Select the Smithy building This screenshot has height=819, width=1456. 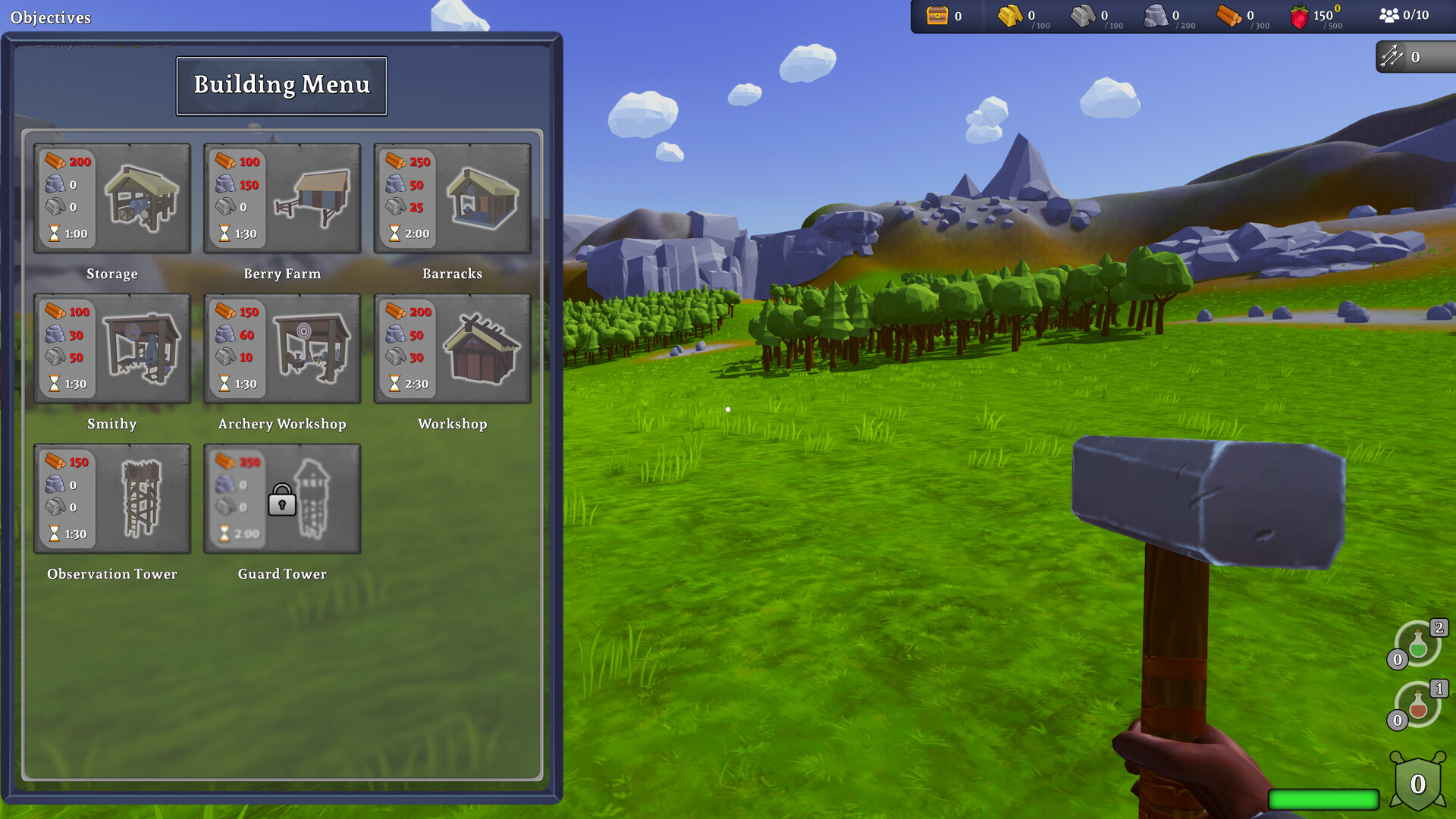112,349
